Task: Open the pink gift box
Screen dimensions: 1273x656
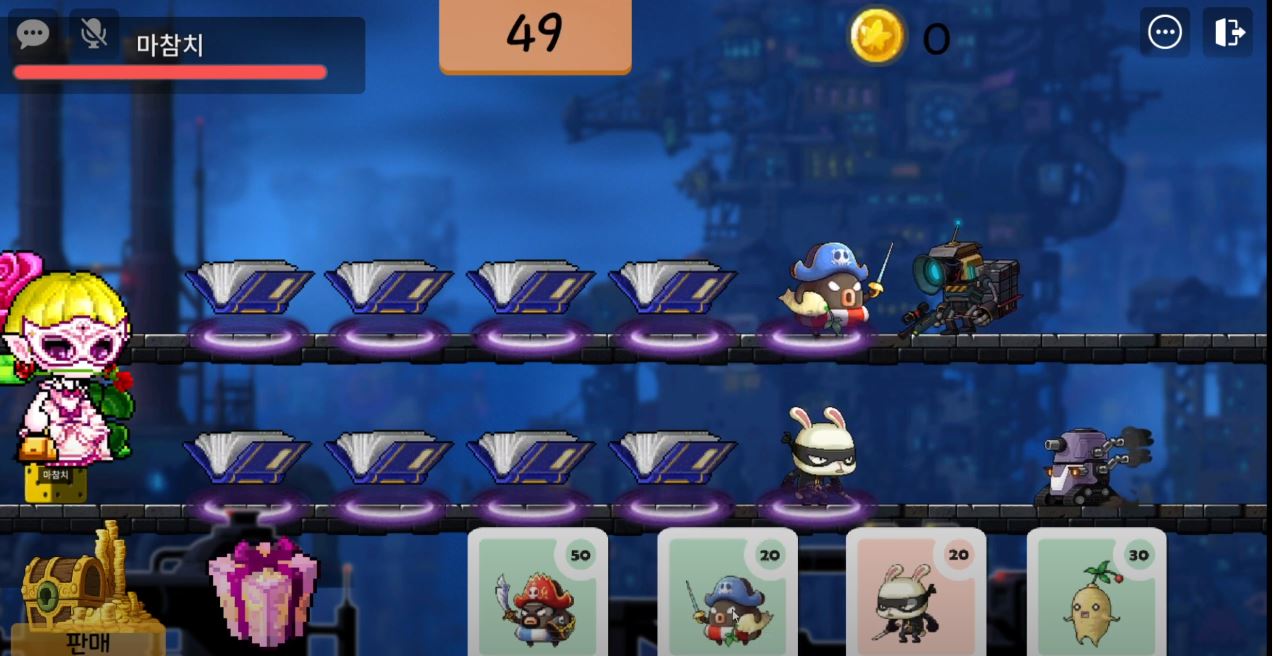Action: click(x=263, y=590)
